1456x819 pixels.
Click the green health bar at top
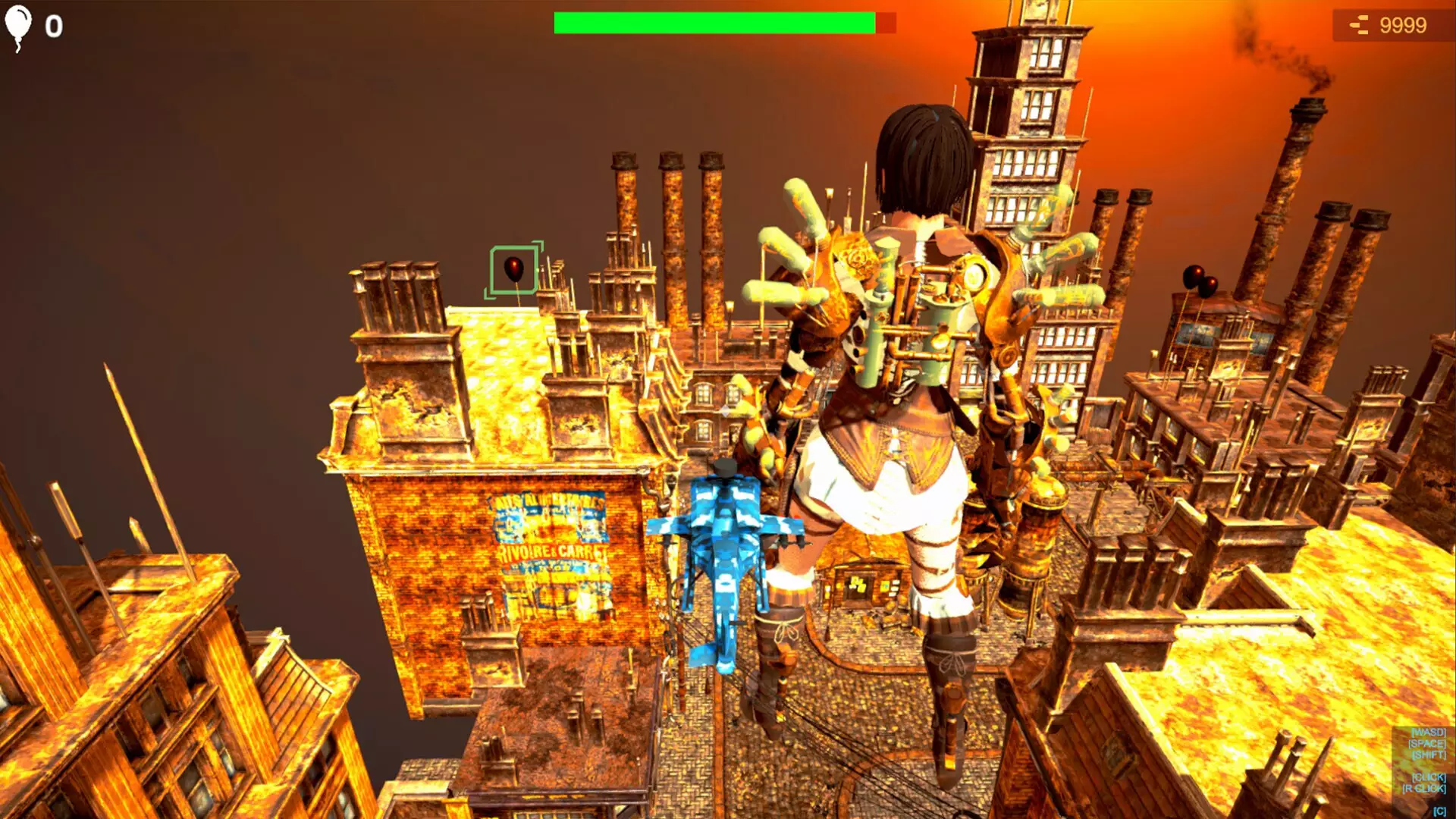pos(713,22)
